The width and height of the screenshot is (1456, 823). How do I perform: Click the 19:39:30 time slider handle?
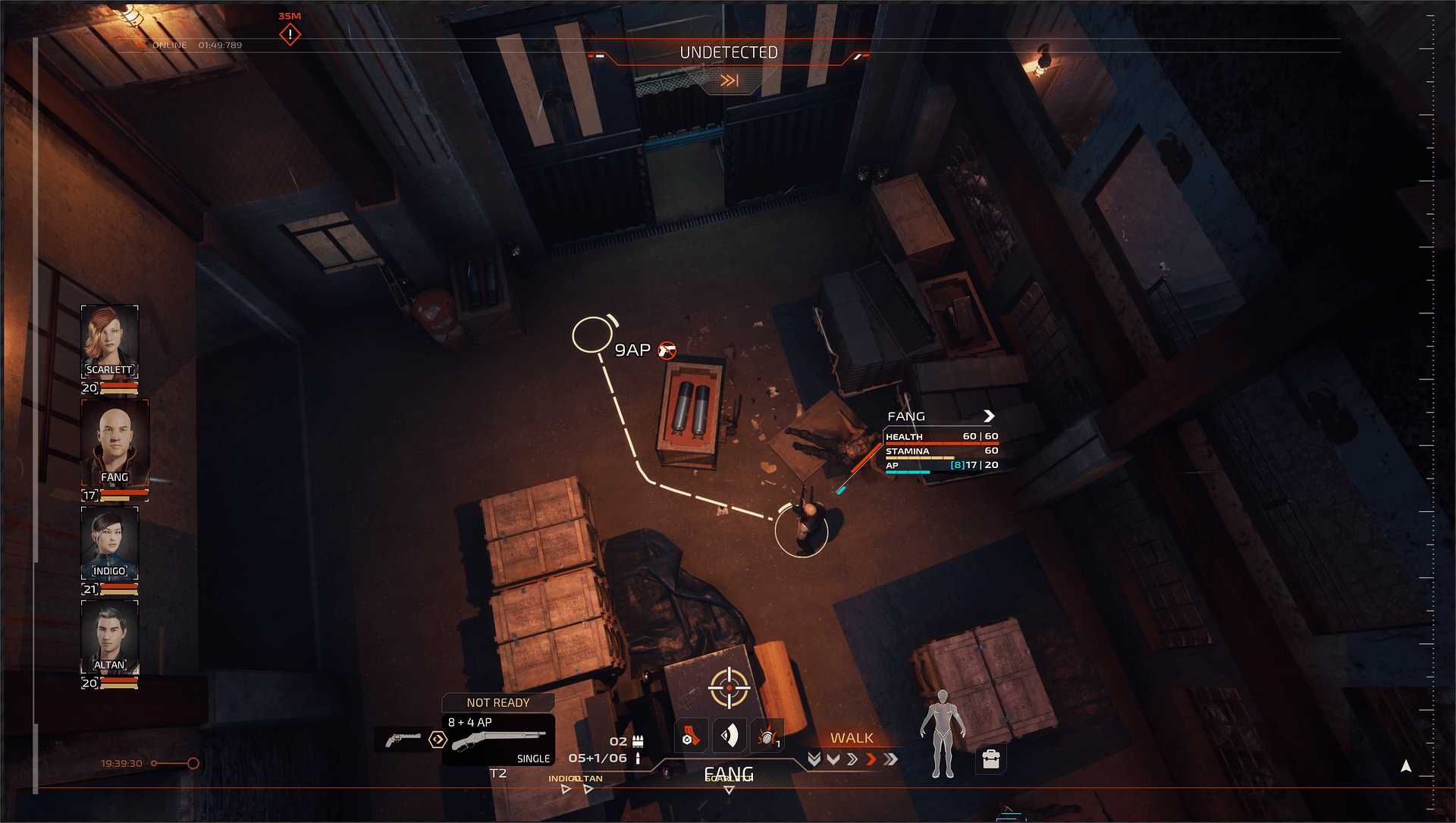pyautogui.click(x=193, y=763)
